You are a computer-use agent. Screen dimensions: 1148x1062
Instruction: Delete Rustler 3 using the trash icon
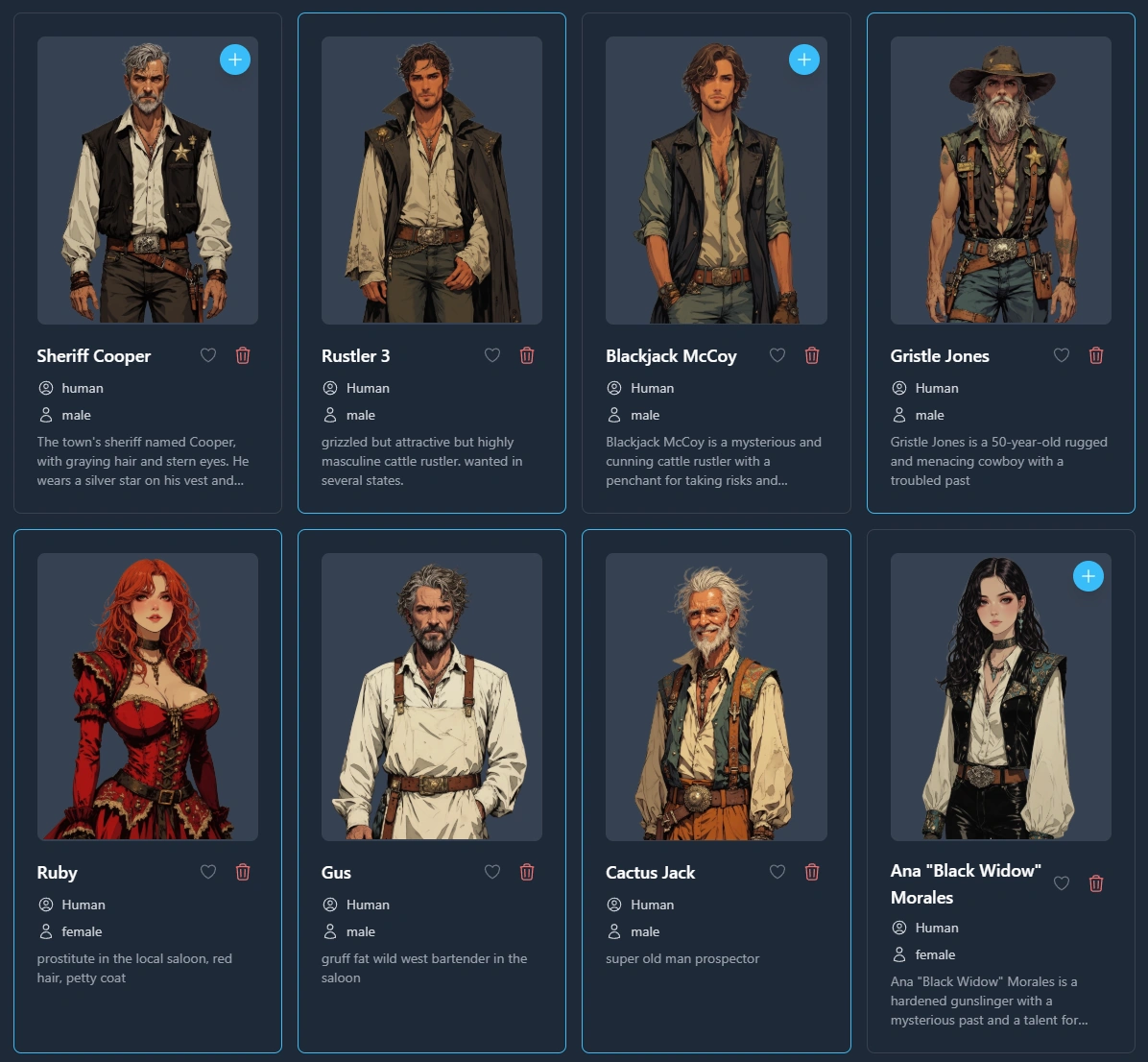(527, 355)
